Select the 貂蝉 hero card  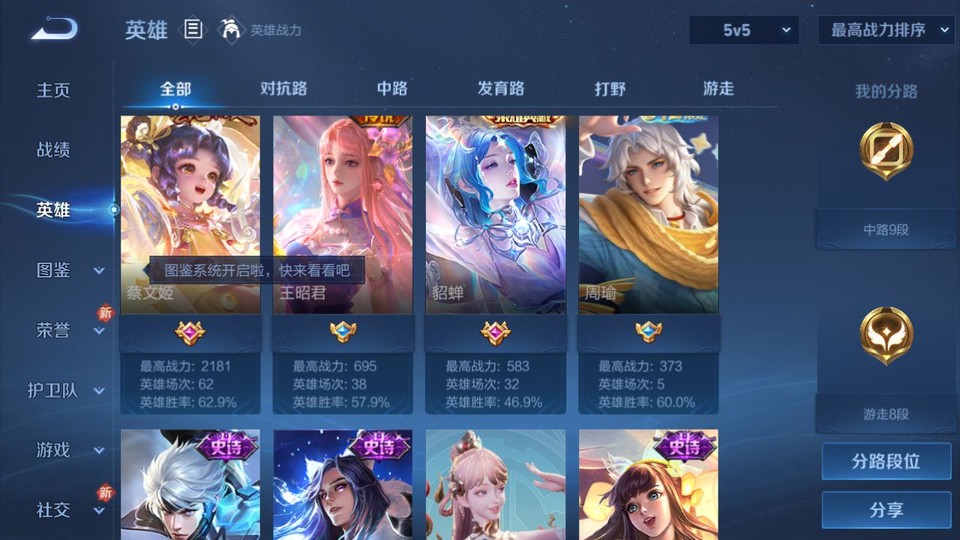click(x=495, y=215)
